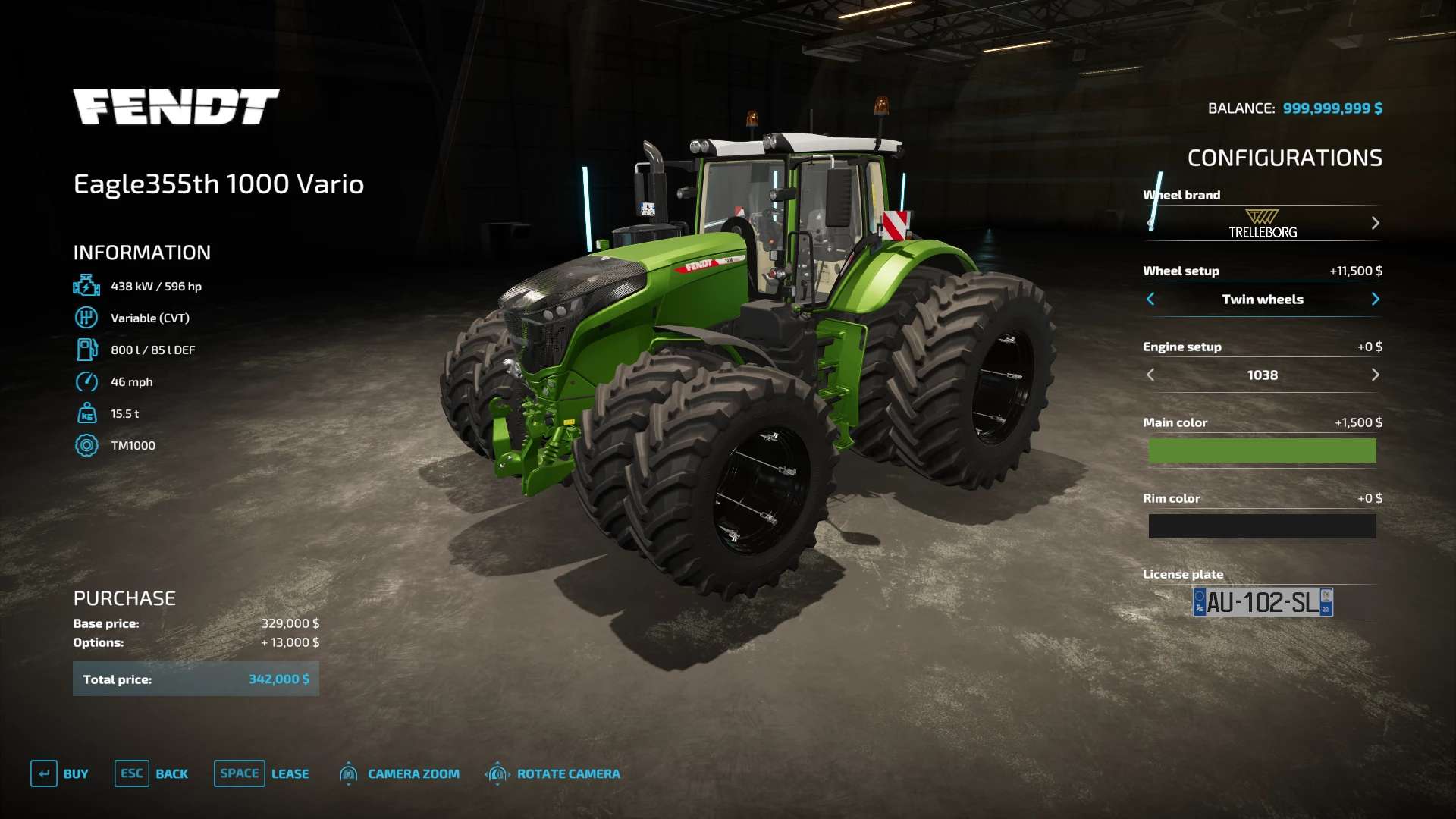Open the black rim color swatch

point(1262,526)
